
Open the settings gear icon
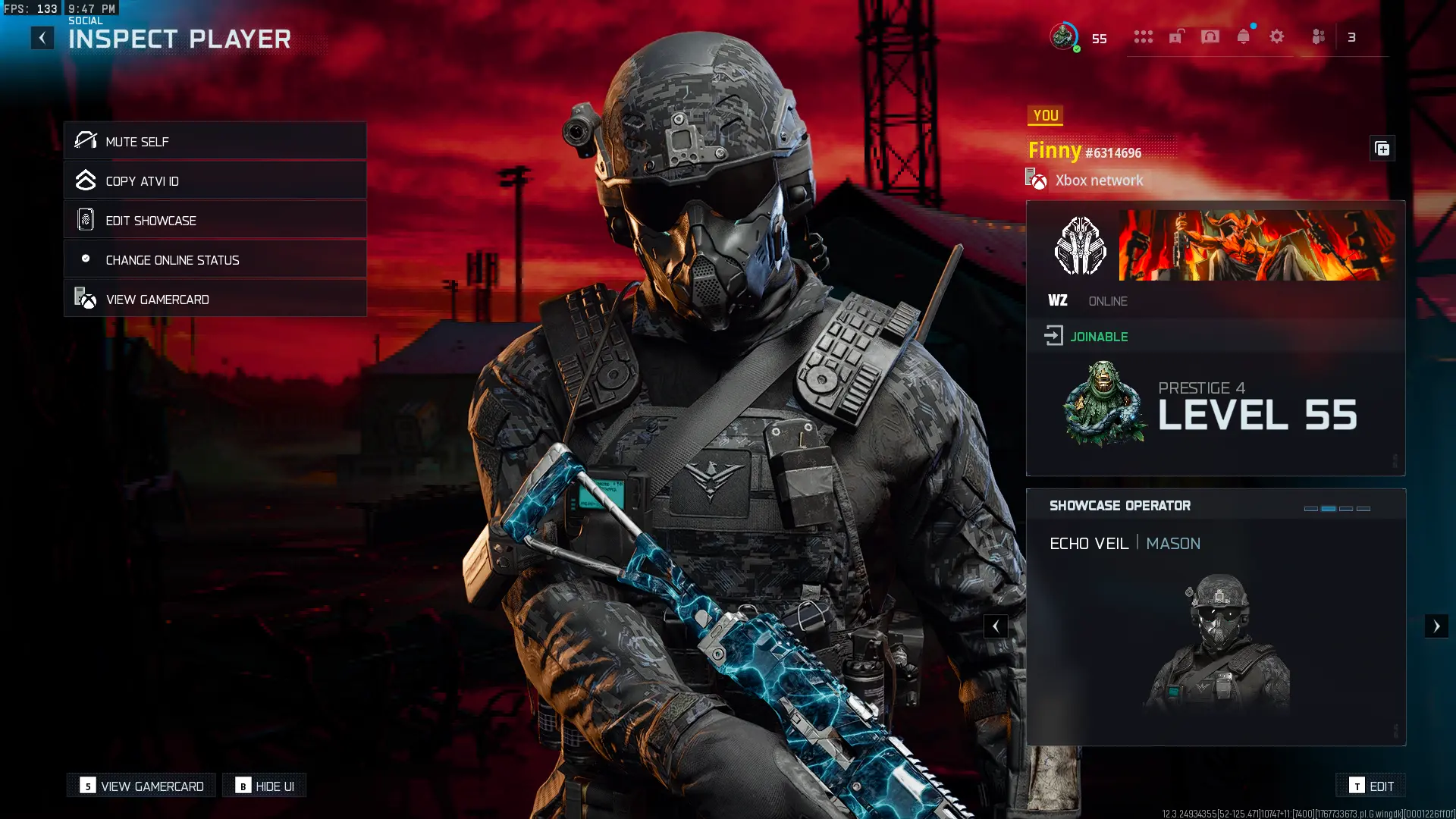coord(1277,36)
